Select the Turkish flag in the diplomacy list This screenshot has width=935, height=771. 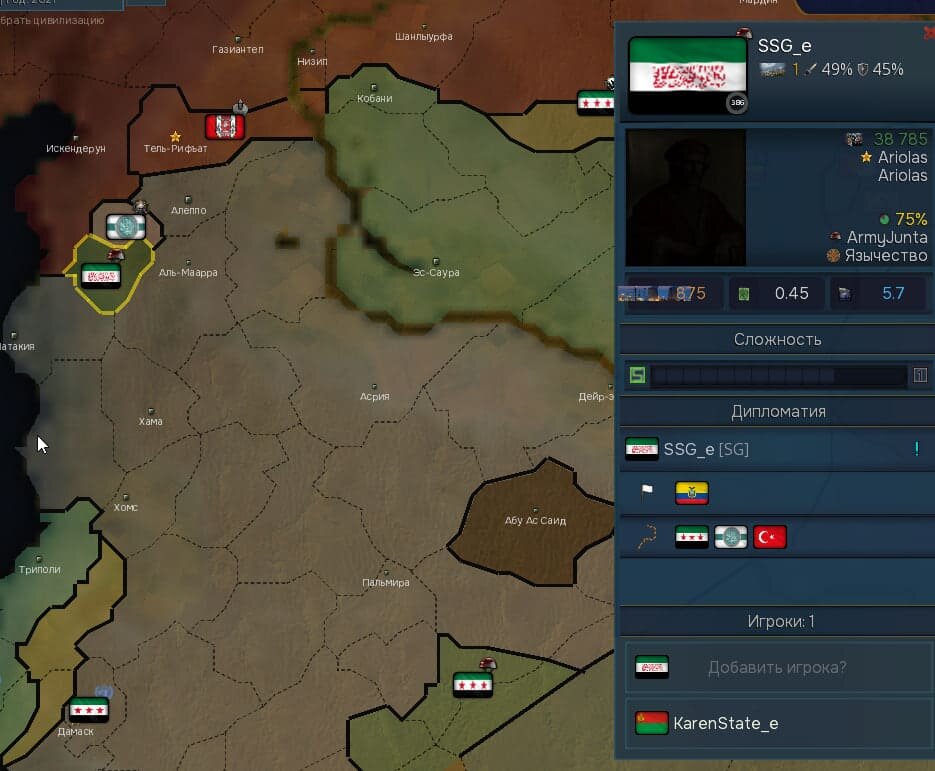tap(770, 538)
